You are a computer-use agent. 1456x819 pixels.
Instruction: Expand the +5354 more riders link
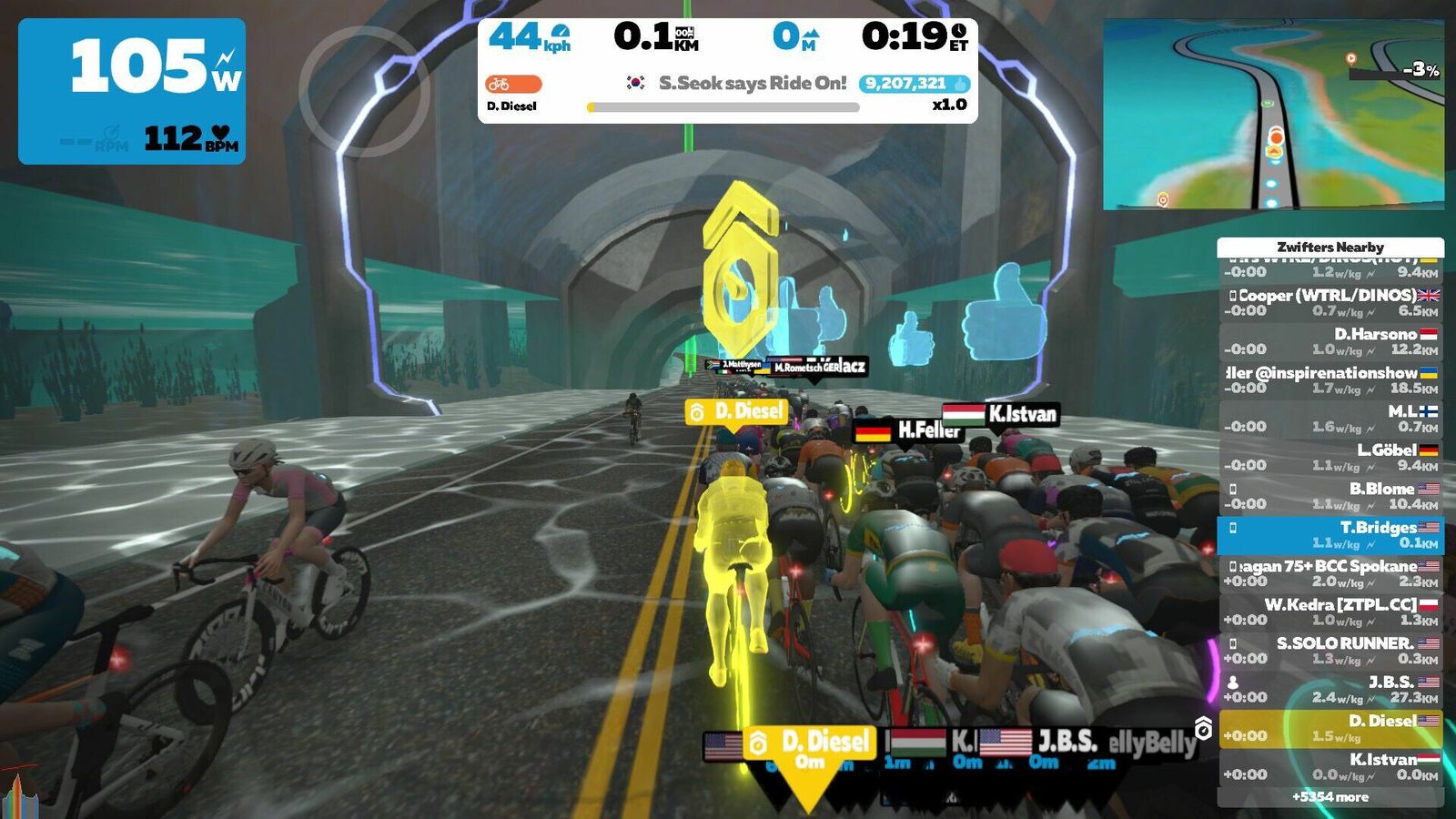click(1330, 797)
